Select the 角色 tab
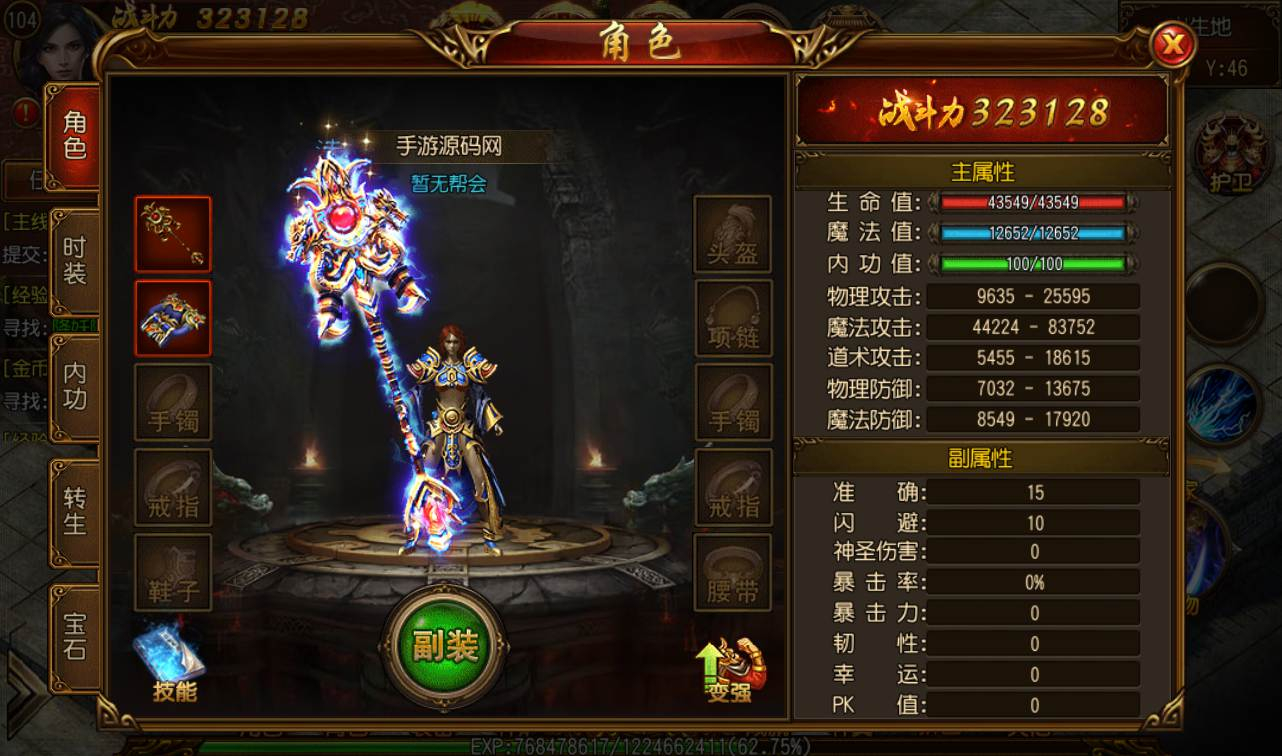Viewport: 1282px width, 756px height. (x=75, y=136)
